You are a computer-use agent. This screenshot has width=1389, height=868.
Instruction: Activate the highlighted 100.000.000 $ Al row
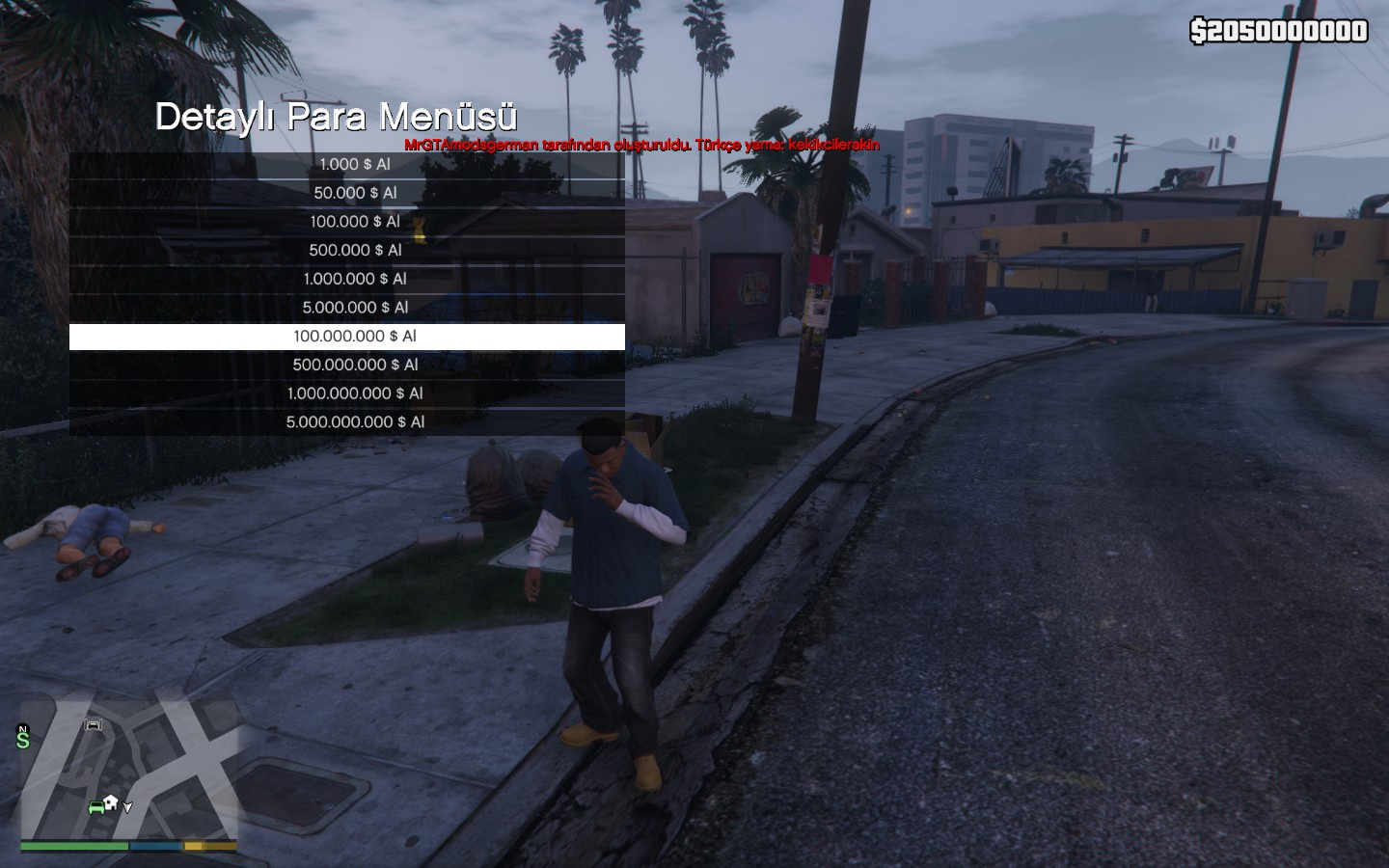(x=355, y=337)
